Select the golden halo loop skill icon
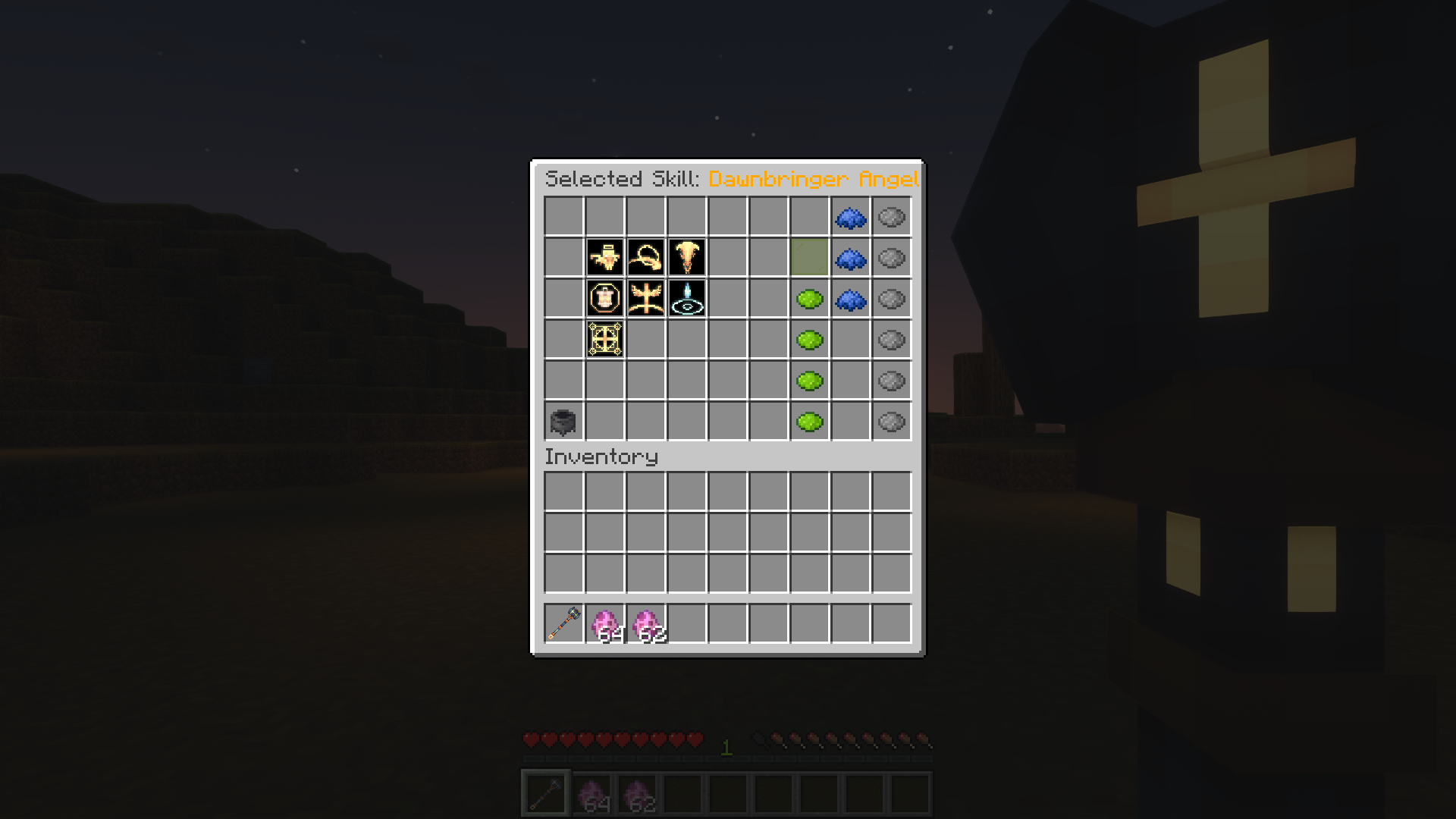Screen dimensions: 1456x819 click(x=646, y=258)
